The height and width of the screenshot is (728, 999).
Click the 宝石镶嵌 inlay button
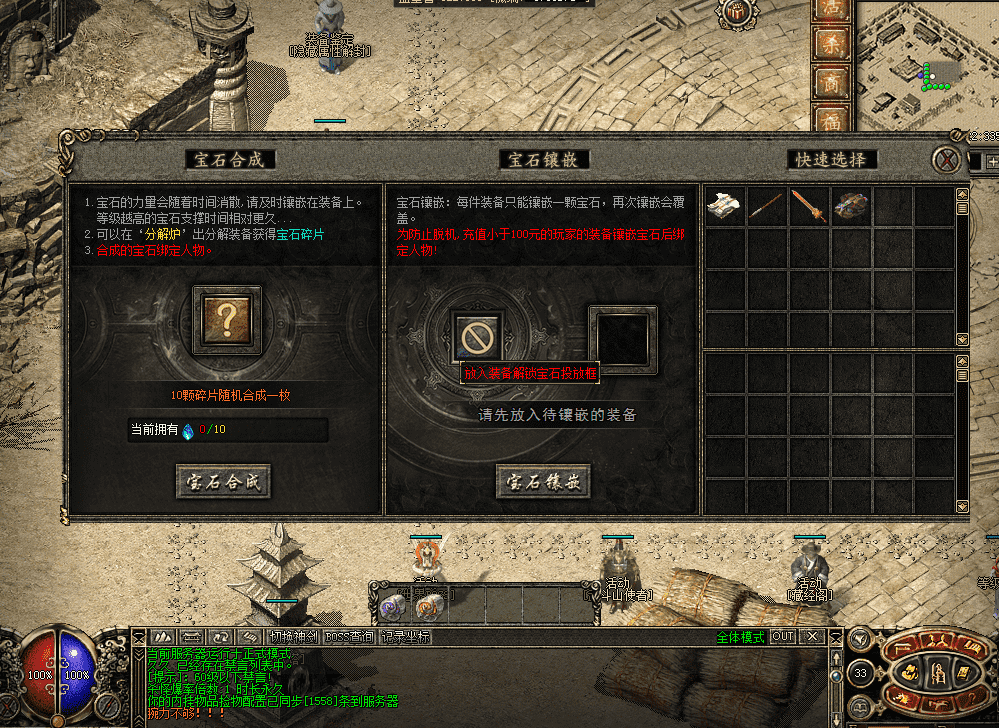[543, 481]
